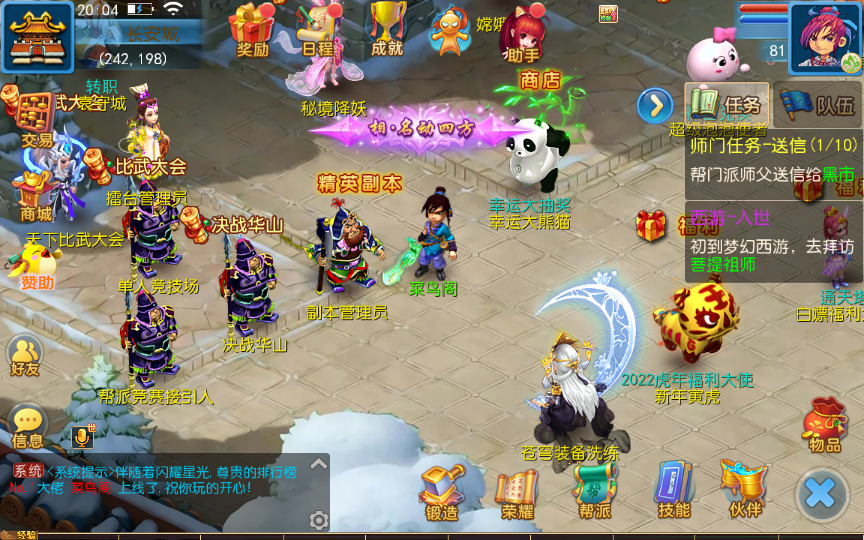Image resolution: width=864 pixels, height=540 pixels.
Task: Open the 帮派 guild menu
Action: tap(593, 491)
